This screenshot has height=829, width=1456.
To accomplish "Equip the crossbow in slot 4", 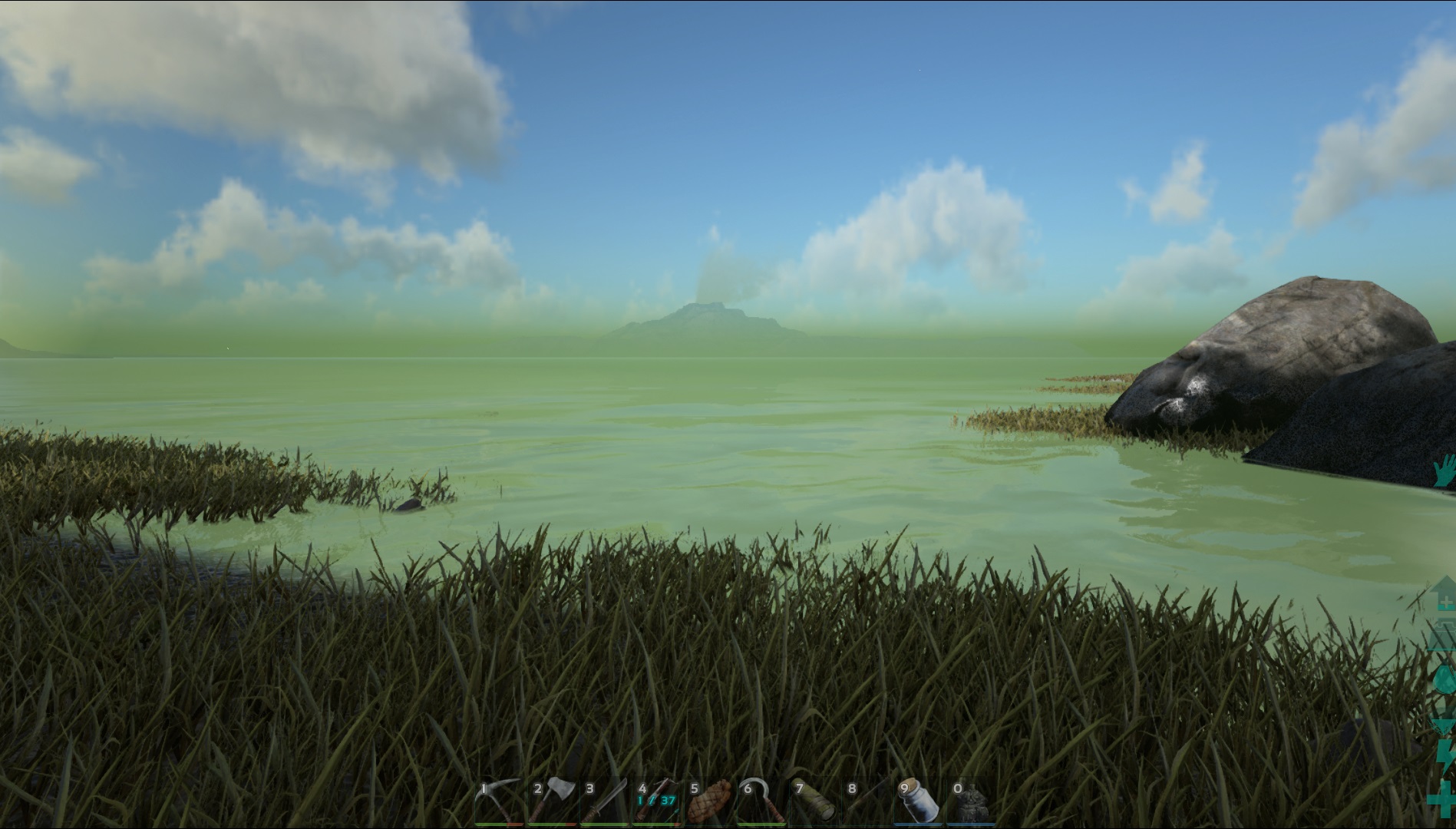I will (x=657, y=801).
